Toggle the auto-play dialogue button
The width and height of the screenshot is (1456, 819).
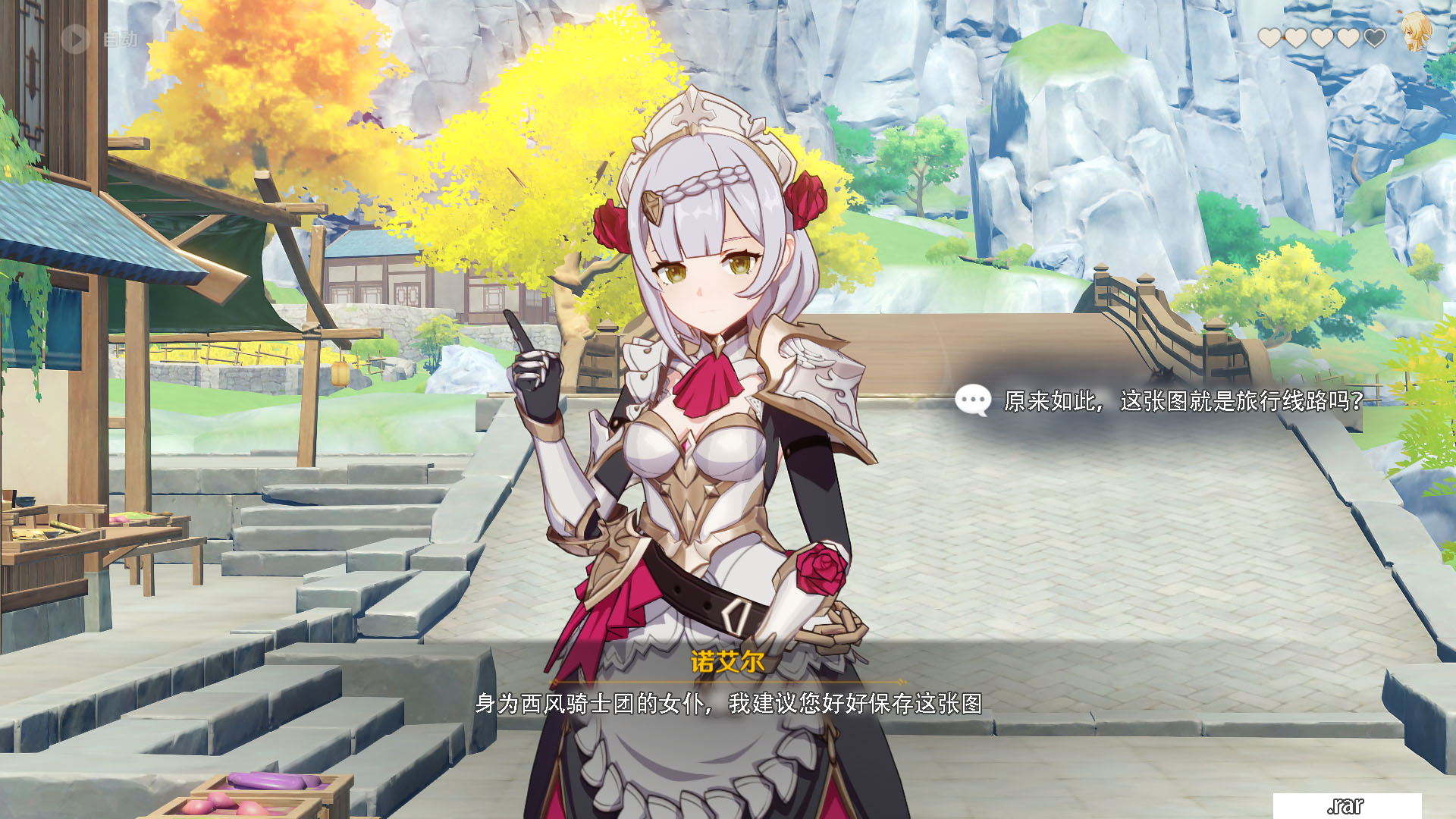tap(76, 38)
